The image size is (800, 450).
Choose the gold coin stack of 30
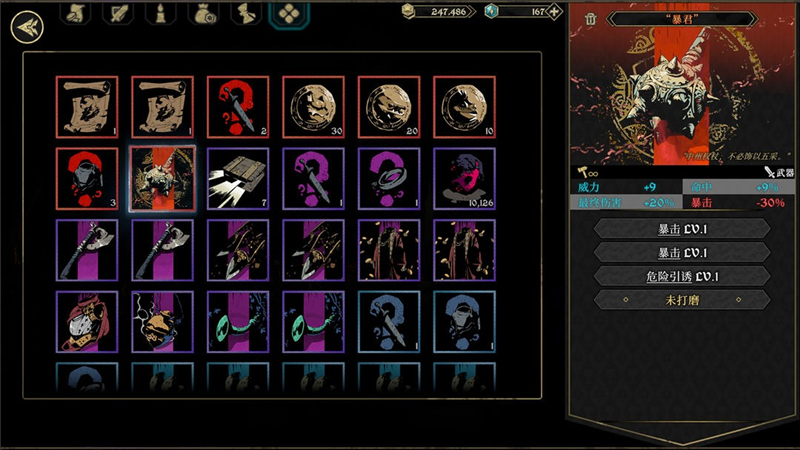(x=313, y=107)
